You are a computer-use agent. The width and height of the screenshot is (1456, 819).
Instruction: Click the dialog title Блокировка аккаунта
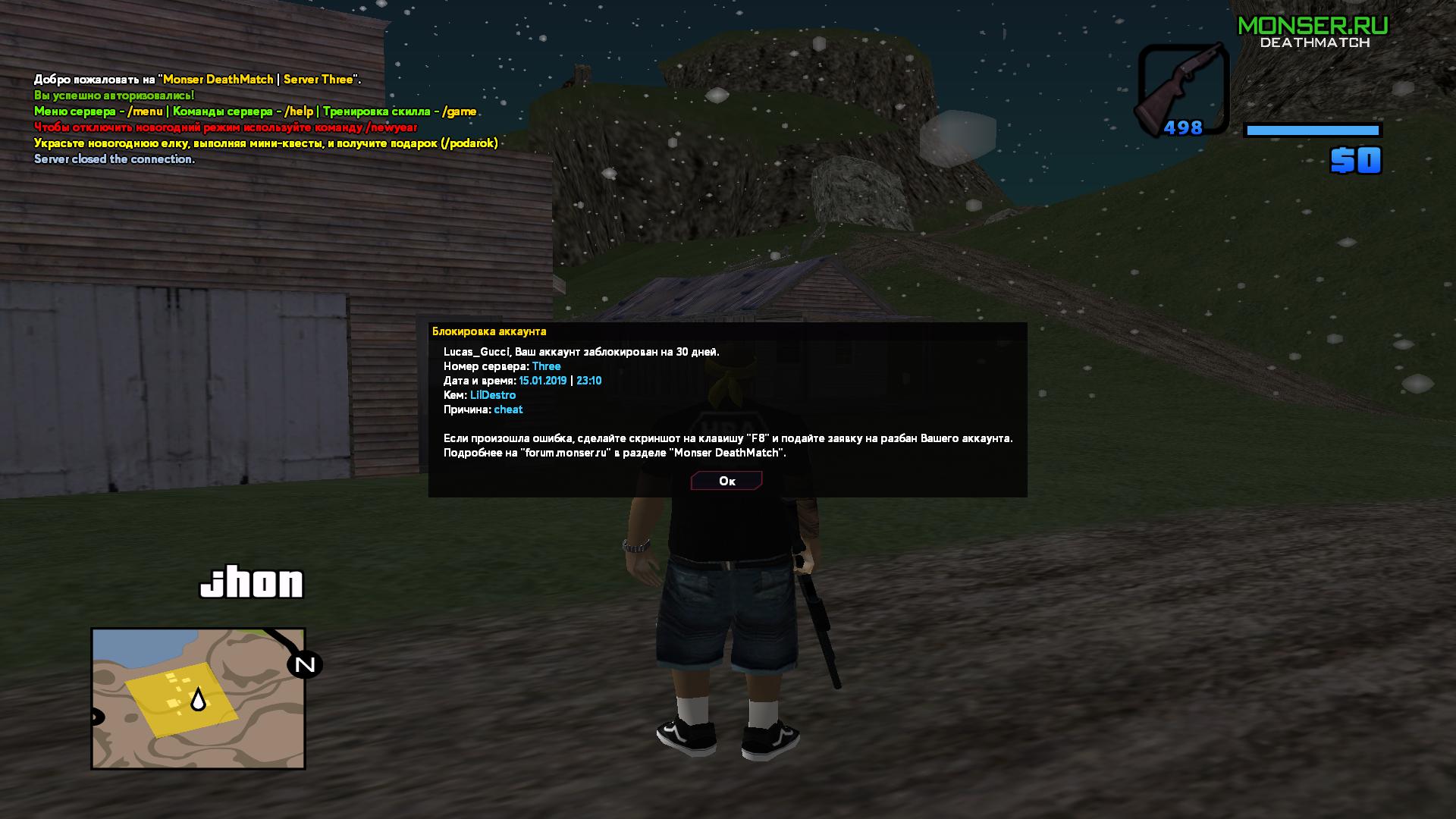489,331
